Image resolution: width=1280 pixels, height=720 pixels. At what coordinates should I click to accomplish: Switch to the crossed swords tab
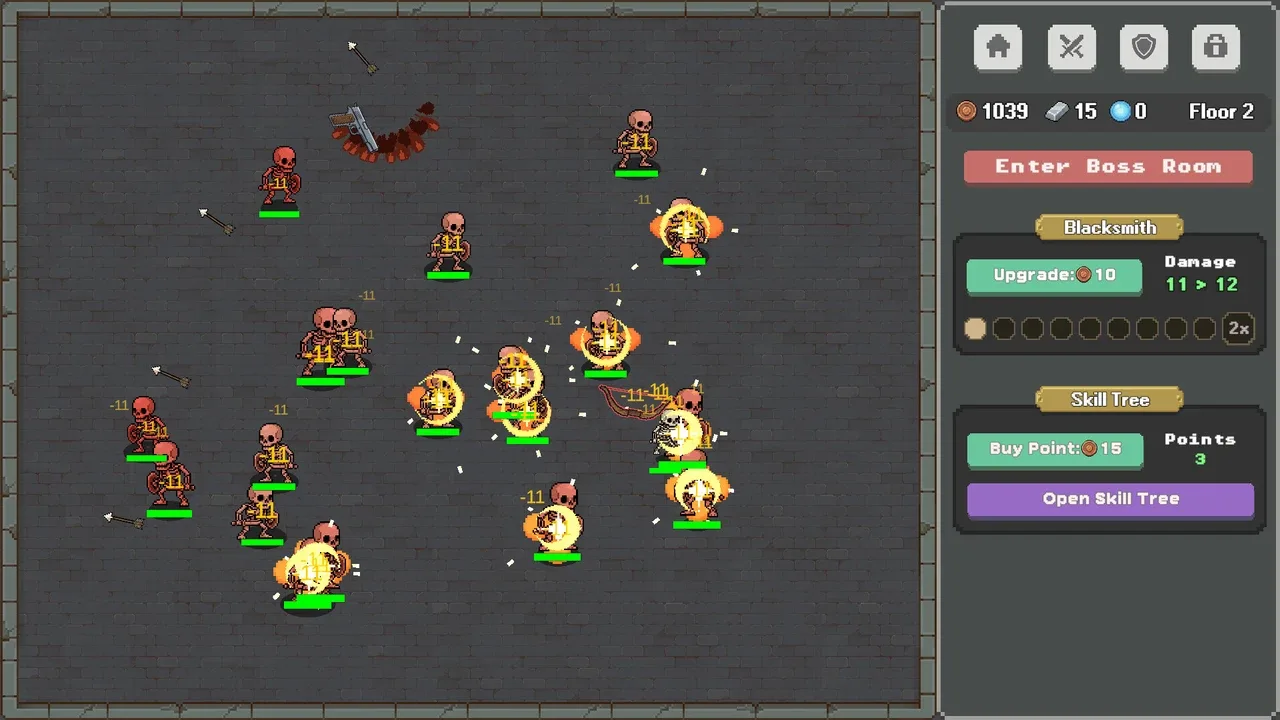[1071, 47]
